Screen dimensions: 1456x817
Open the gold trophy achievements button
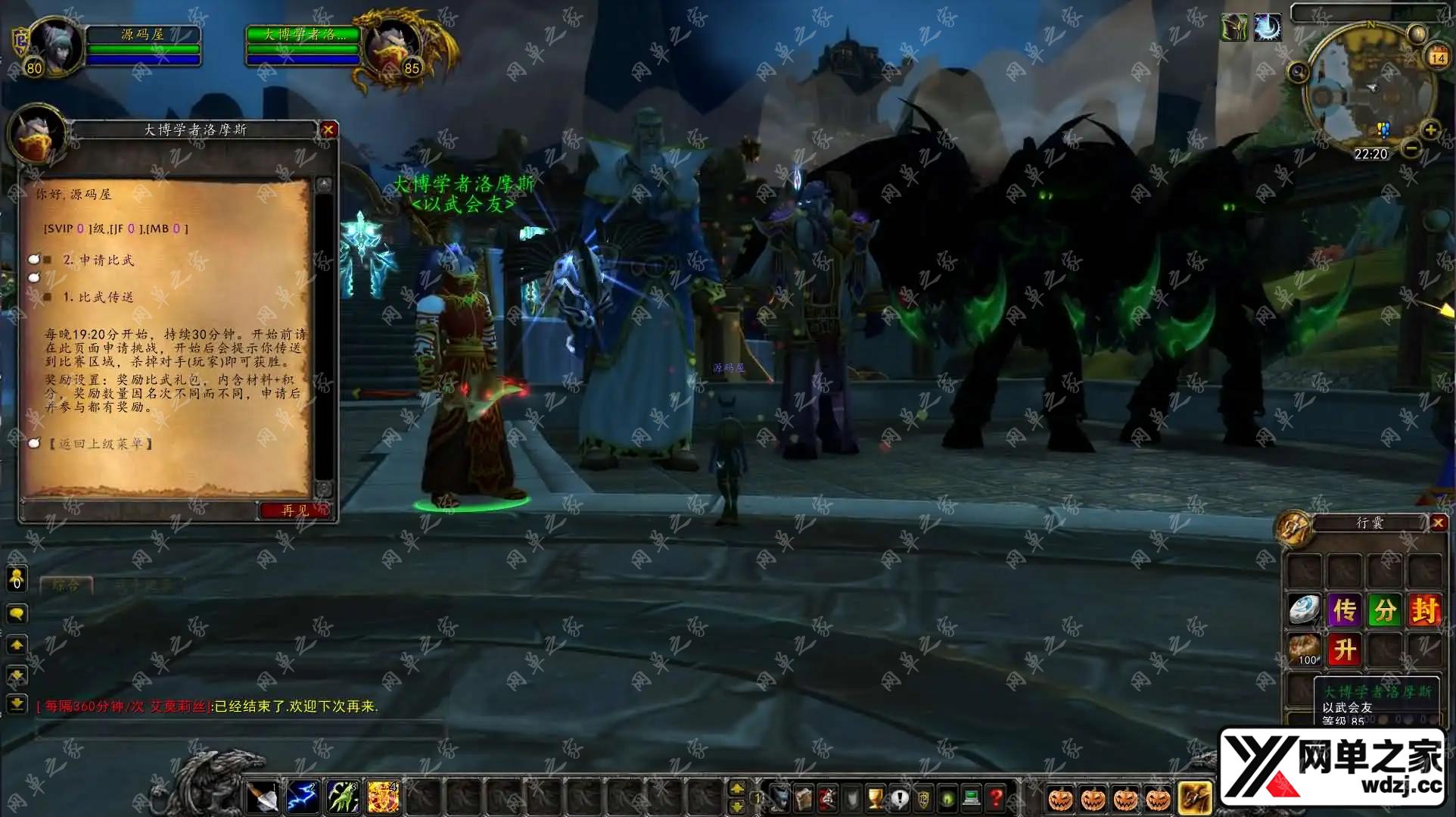click(x=876, y=797)
